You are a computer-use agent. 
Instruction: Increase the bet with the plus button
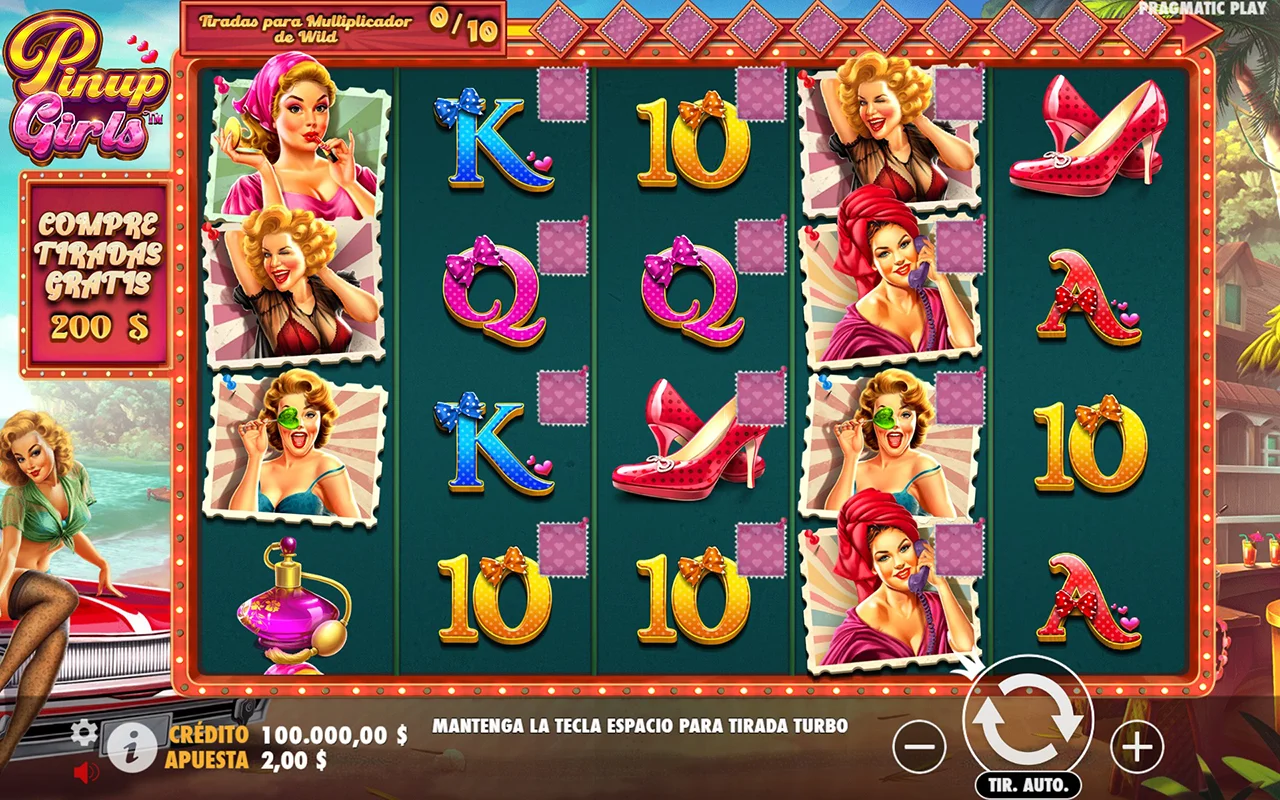[1138, 746]
